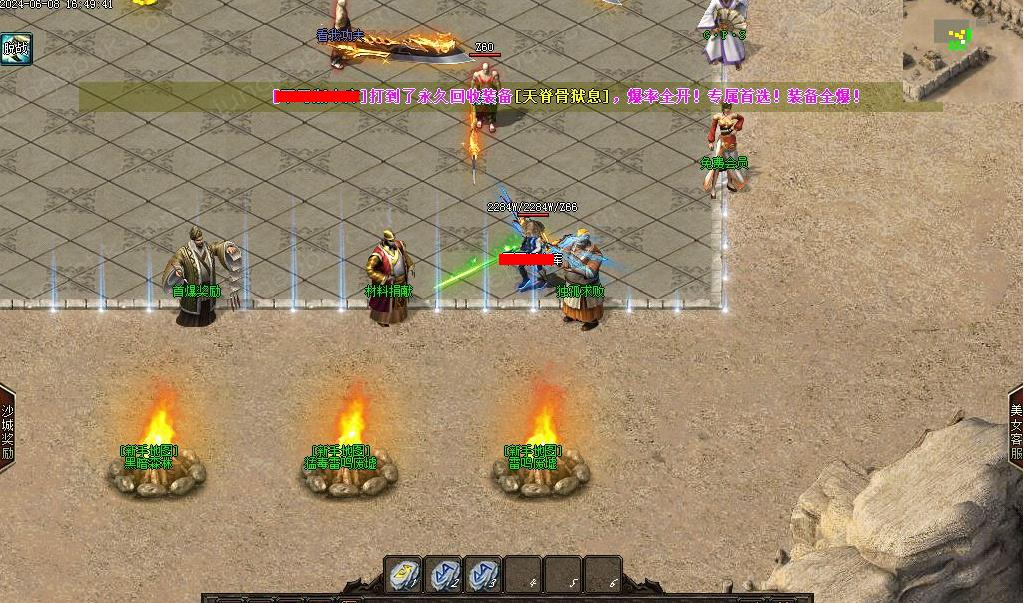Use the yellow rune stone in slot 1

[404, 574]
